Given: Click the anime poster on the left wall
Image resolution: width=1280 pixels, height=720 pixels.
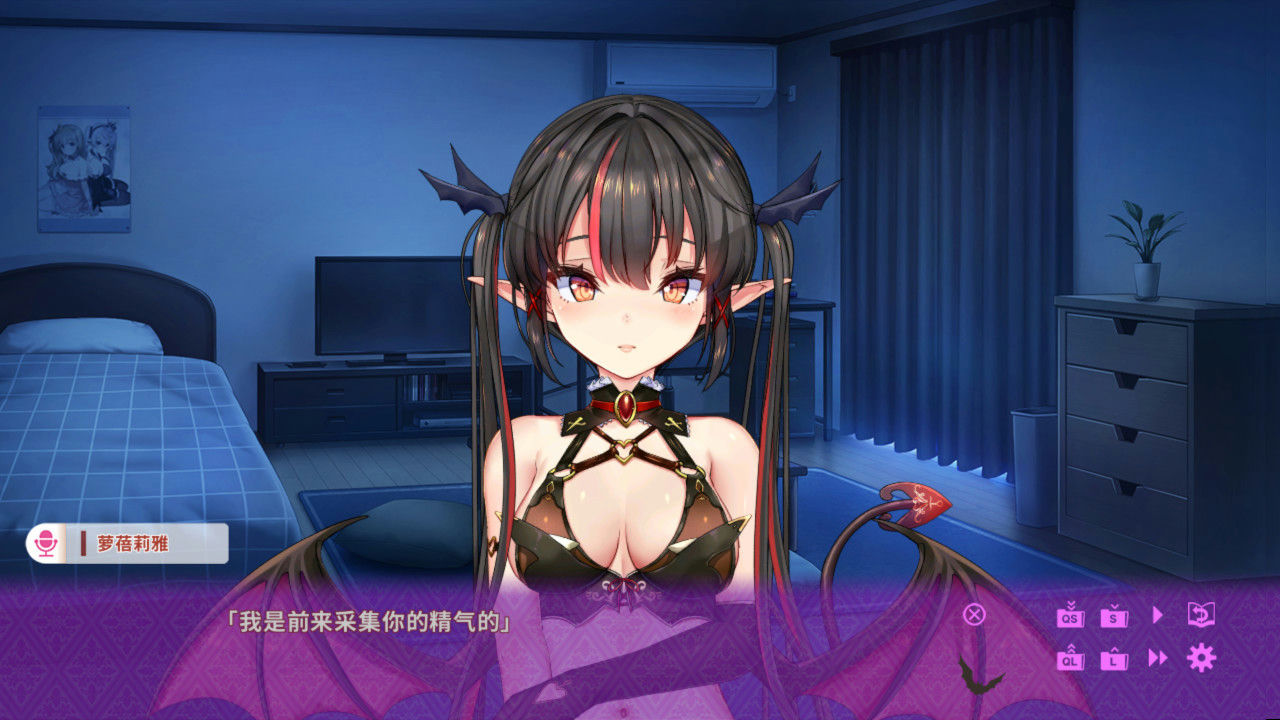Looking at the screenshot, I should tap(85, 165).
